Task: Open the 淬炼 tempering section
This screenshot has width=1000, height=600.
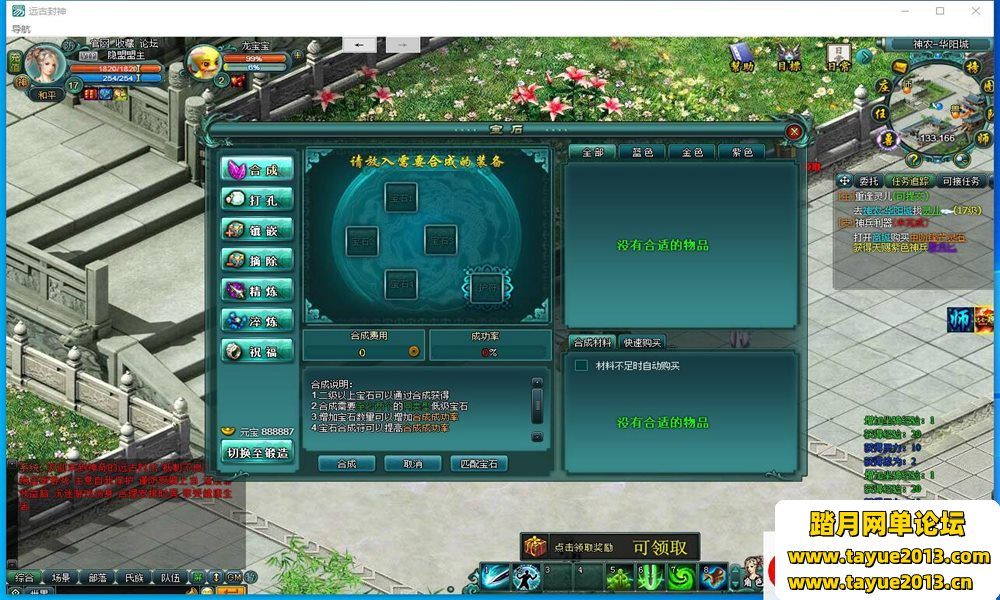Action: (x=258, y=321)
